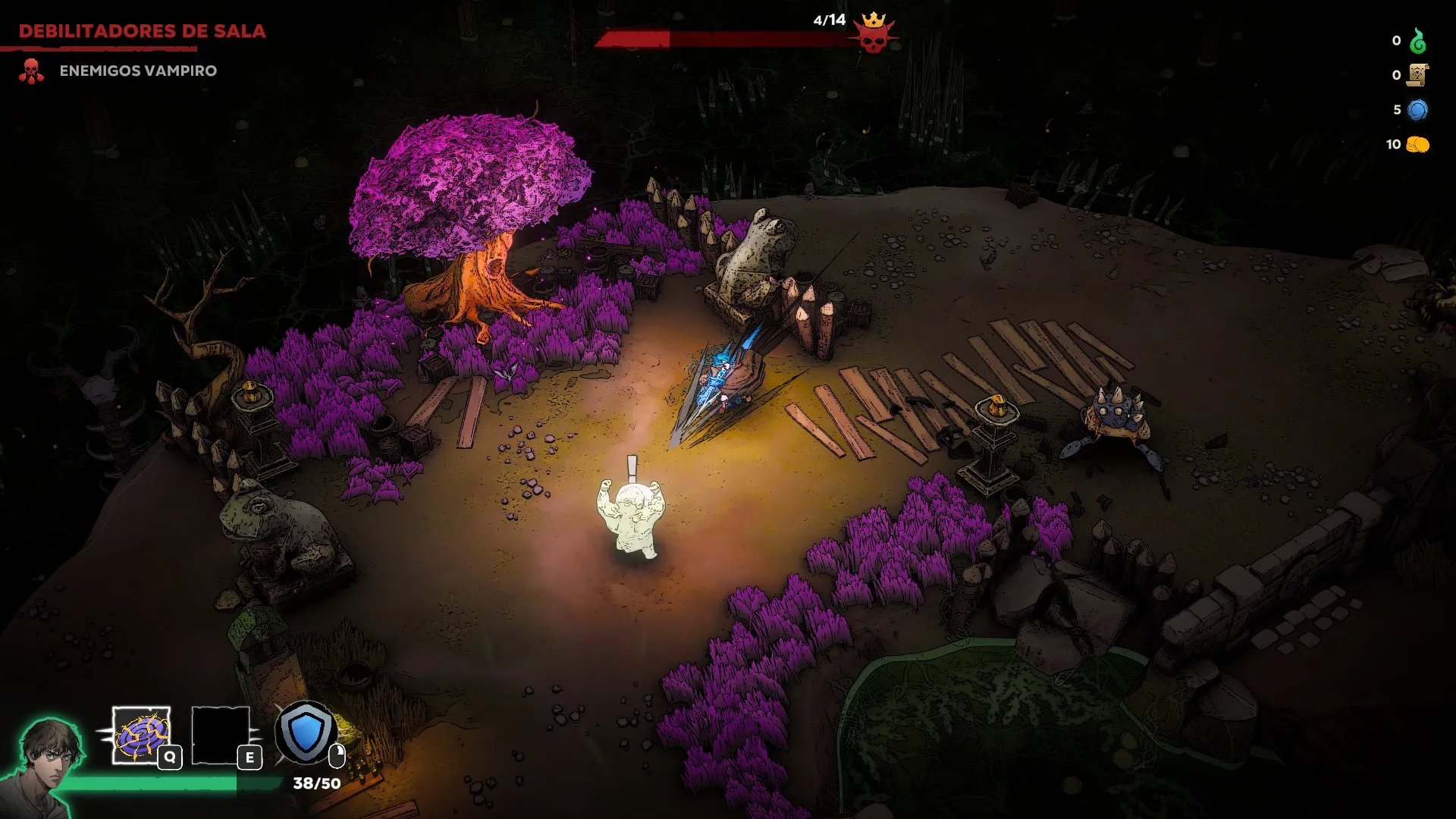This screenshot has width=1456, height=819.
Task: Activate the purple vortex ability icon
Action: 142,735
